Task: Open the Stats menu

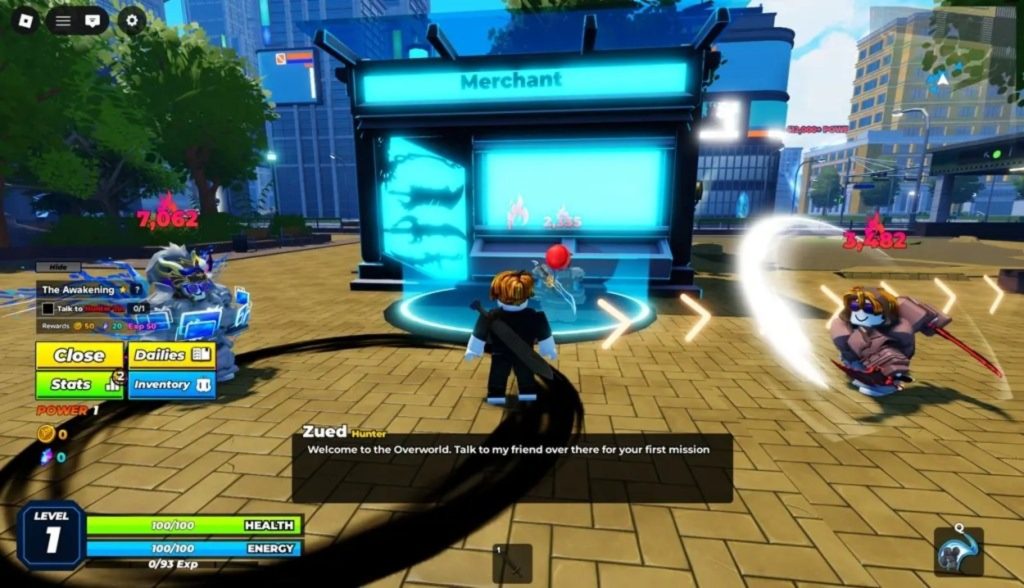Action: (x=80, y=384)
